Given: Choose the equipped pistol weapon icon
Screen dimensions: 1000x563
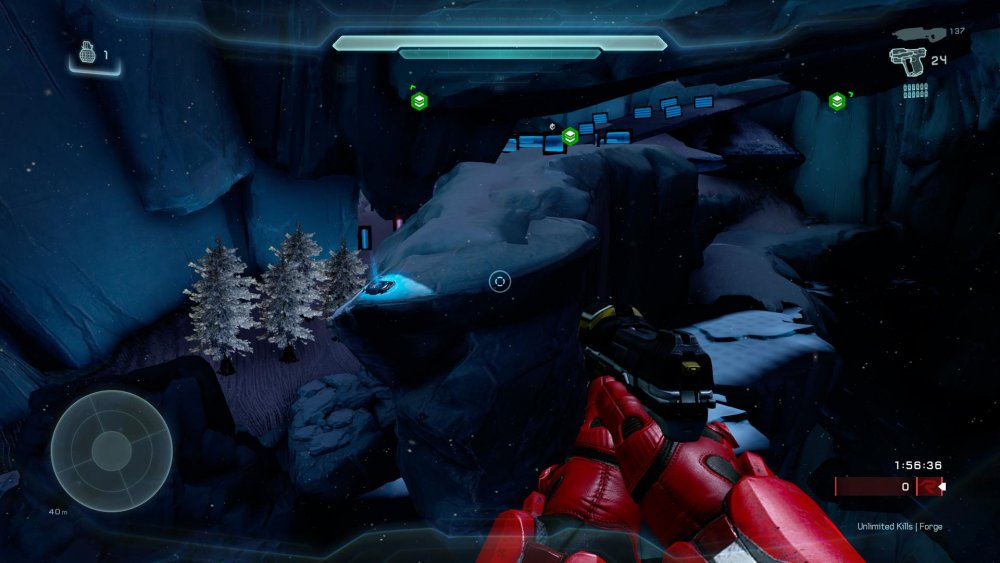Looking at the screenshot, I should (907, 62).
